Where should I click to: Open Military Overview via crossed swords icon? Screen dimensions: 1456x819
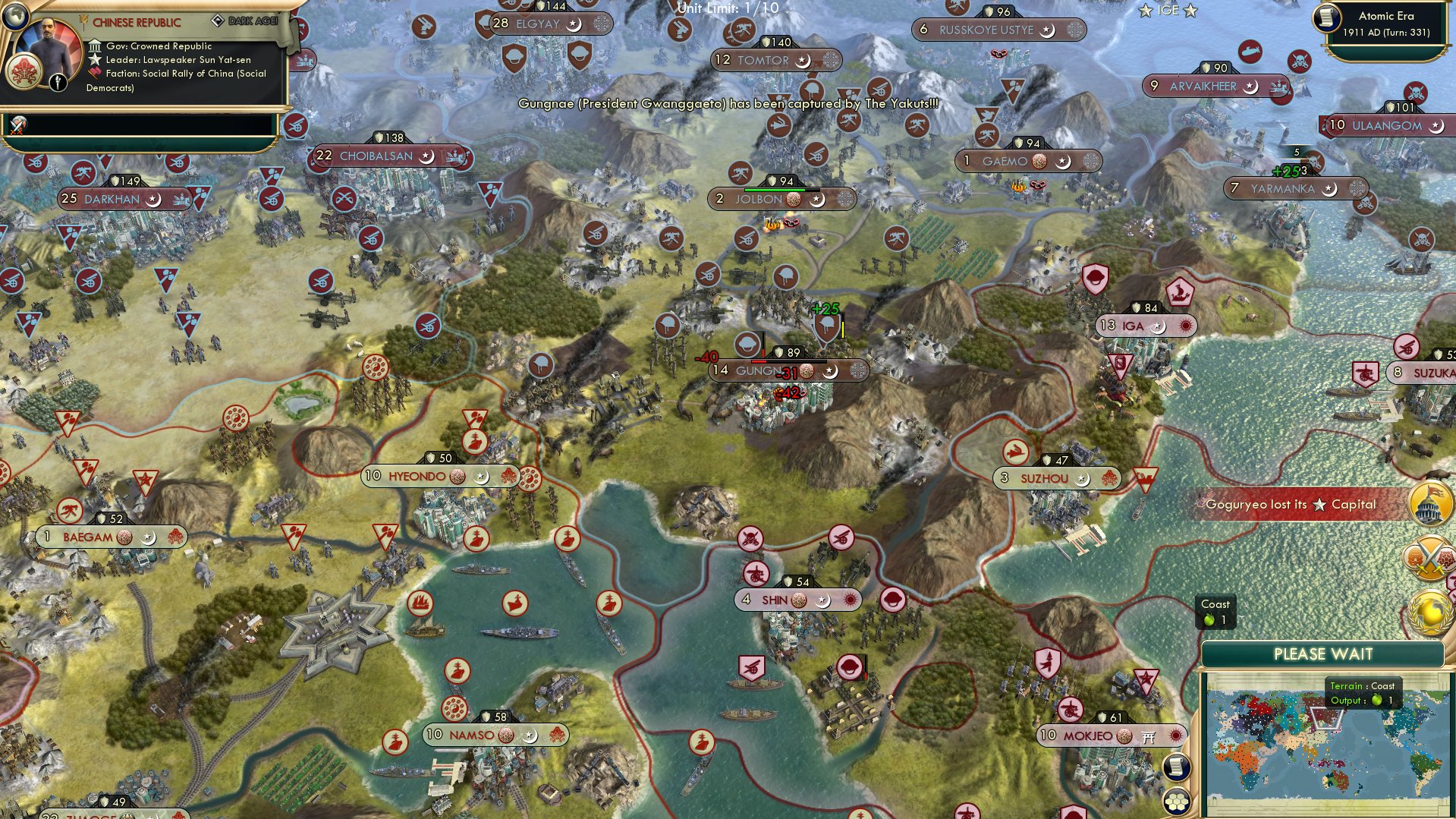[1429, 557]
